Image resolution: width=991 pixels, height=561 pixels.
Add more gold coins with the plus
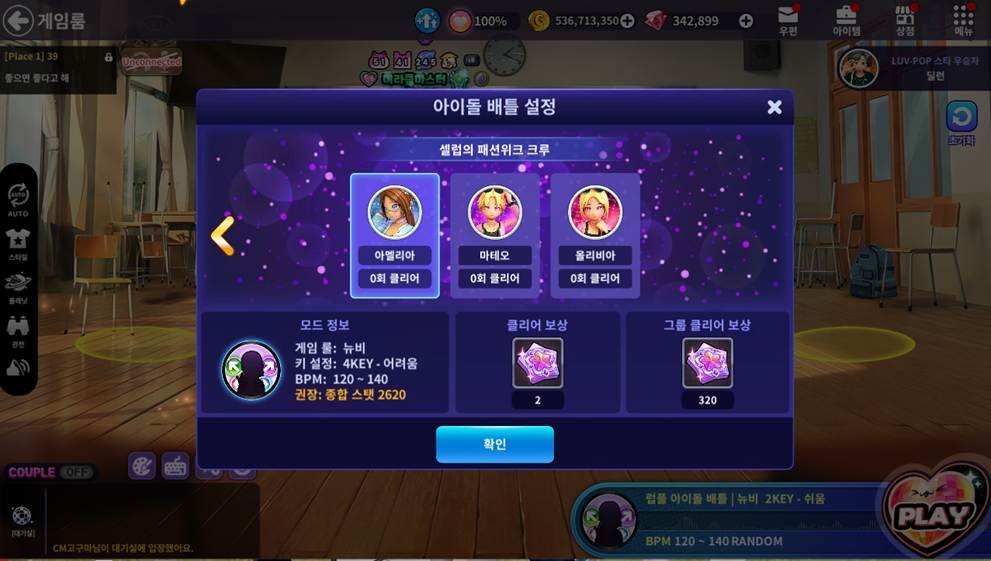[x=627, y=21]
